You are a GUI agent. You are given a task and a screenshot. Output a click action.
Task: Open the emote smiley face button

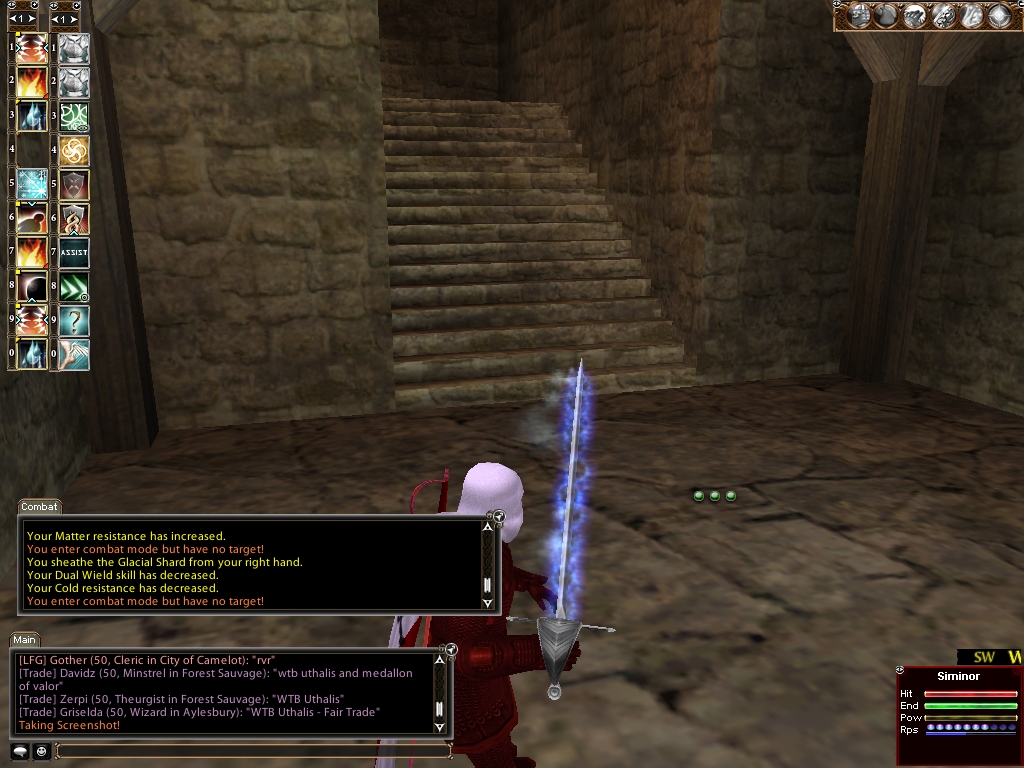pyautogui.click(x=41, y=750)
